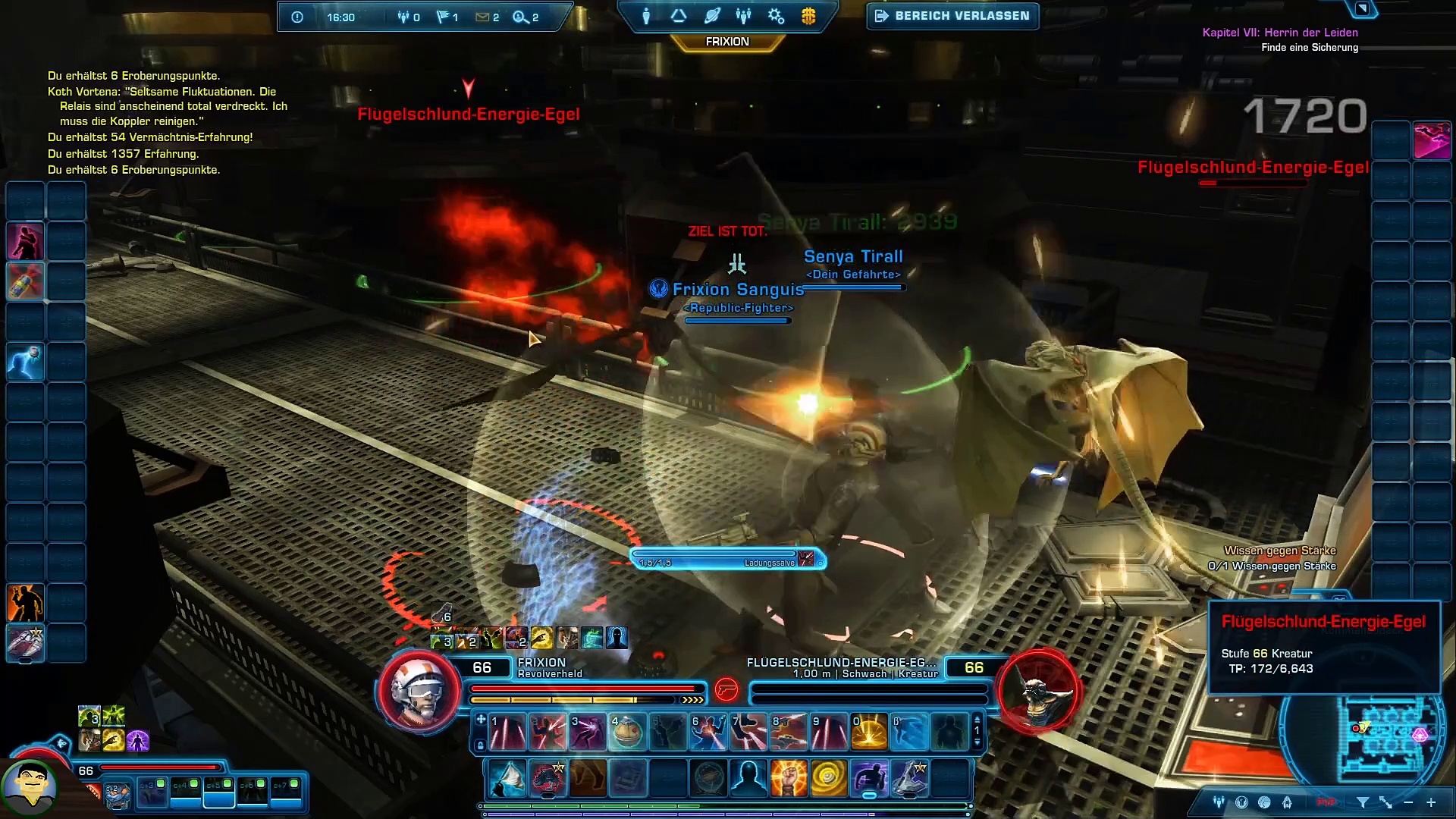Click the enemy target portrait

pos(1038,690)
